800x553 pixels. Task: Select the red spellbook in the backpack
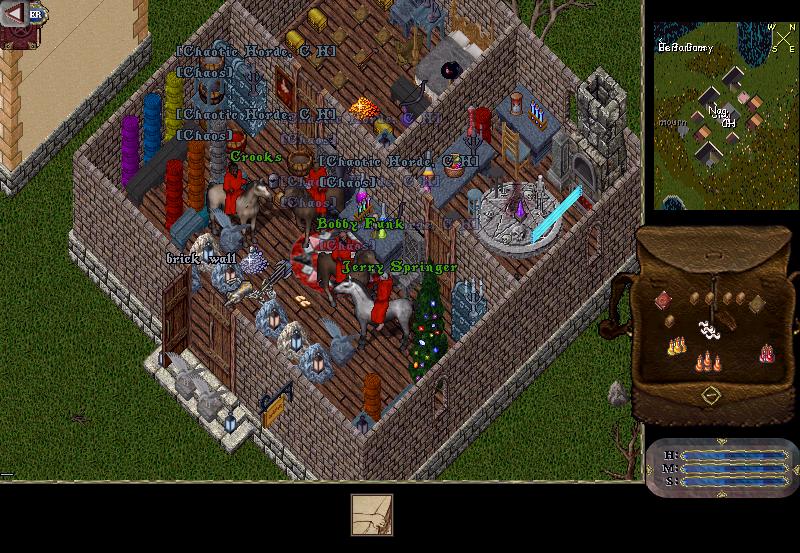[662, 300]
